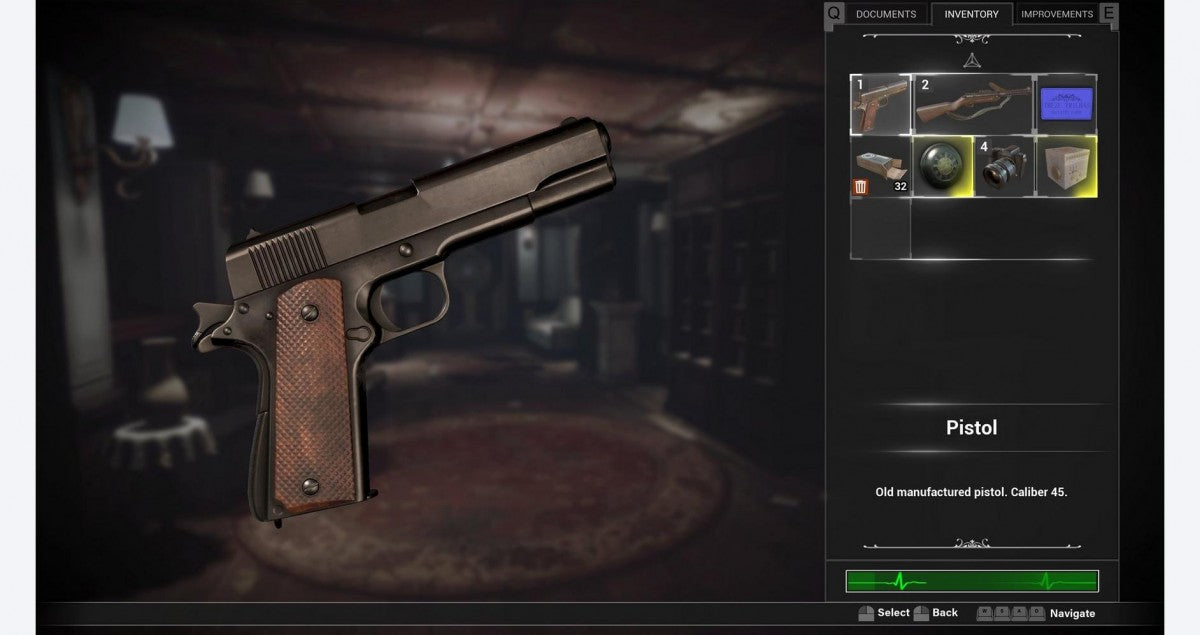The image size is (1200, 635).
Task: Choose the camera in slot 4
Action: tap(1004, 166)
